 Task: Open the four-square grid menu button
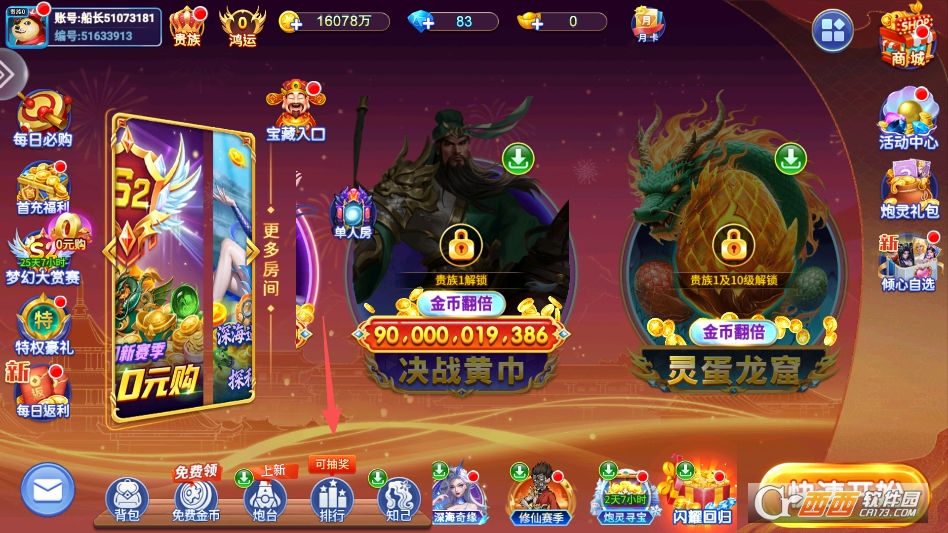tap(832, 31)
